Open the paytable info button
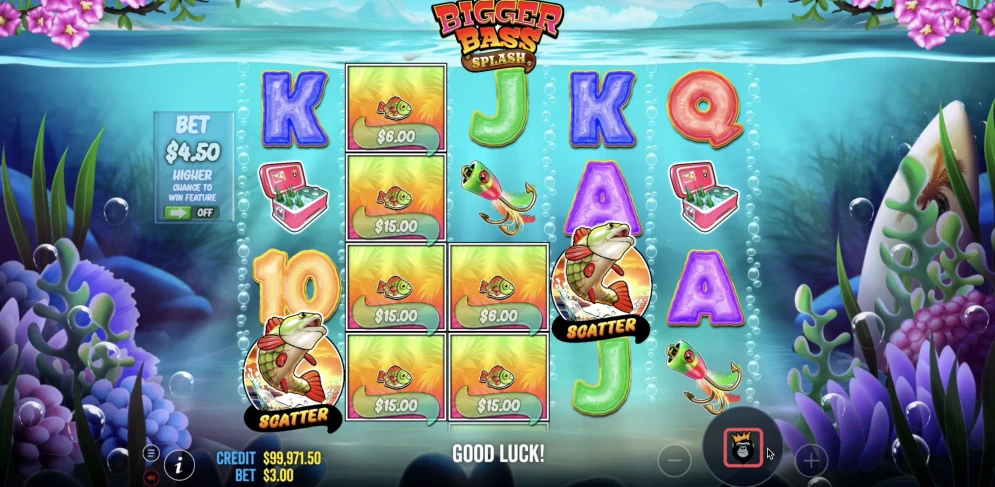The width and height of the screenshot is (995, 487). coord(180,463)
